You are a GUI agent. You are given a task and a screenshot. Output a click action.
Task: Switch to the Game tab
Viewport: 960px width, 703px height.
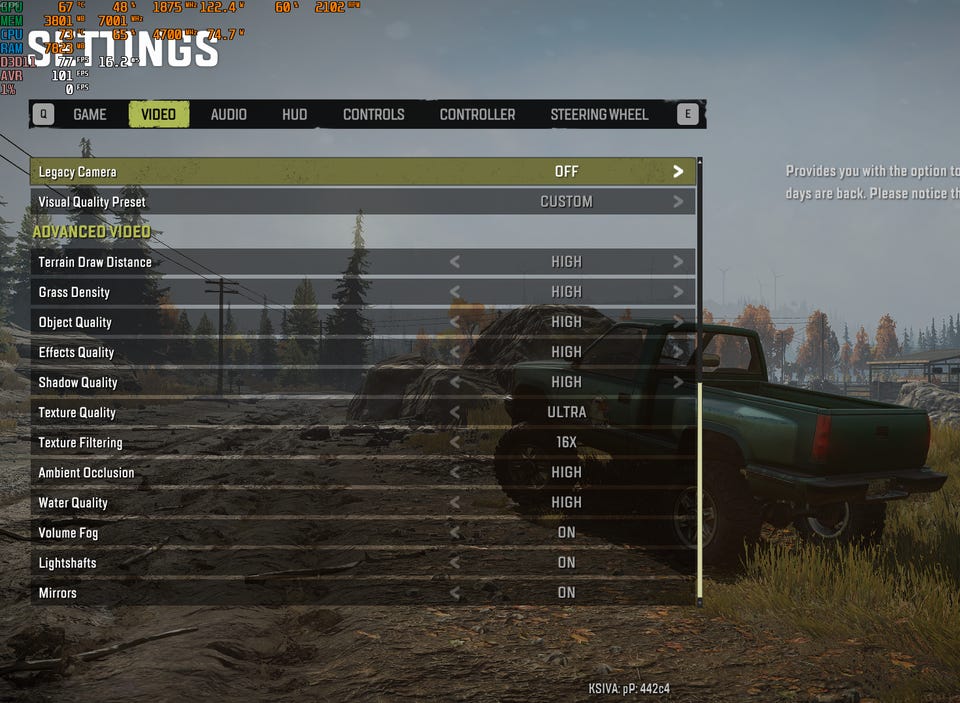pyautogui.click(x=89, y=114)
